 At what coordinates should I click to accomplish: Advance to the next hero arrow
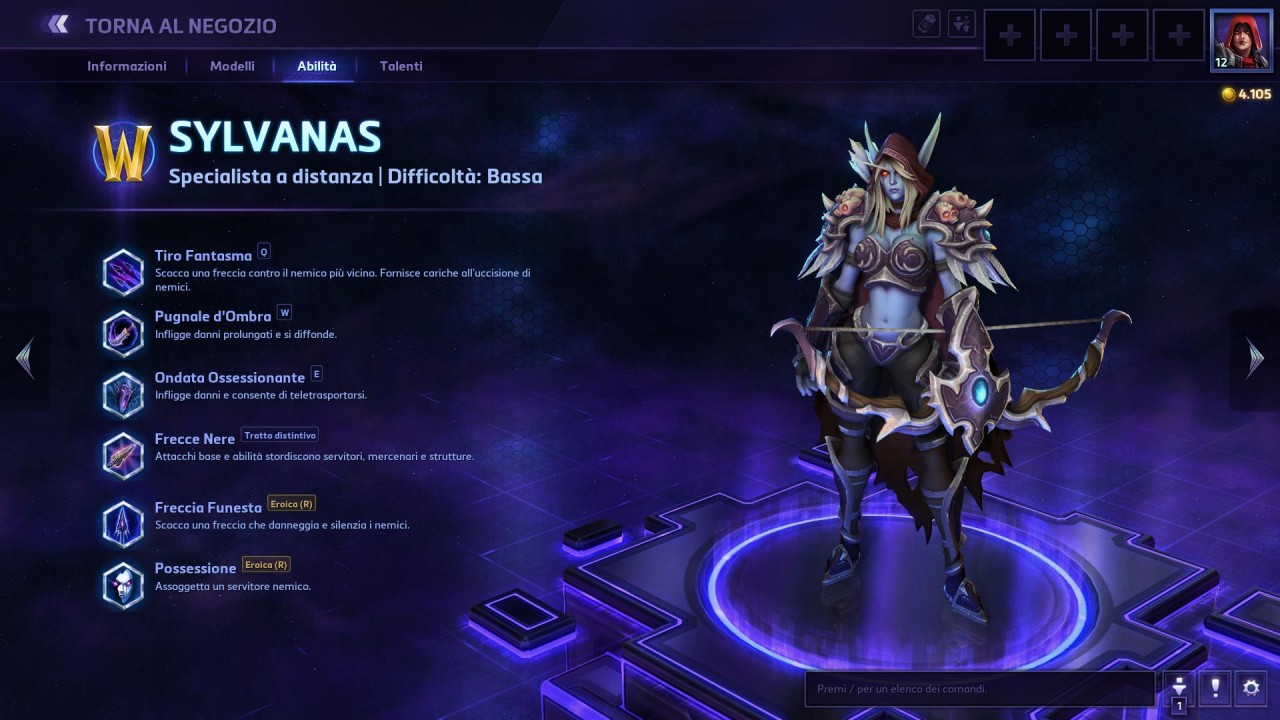(1255, 358)
